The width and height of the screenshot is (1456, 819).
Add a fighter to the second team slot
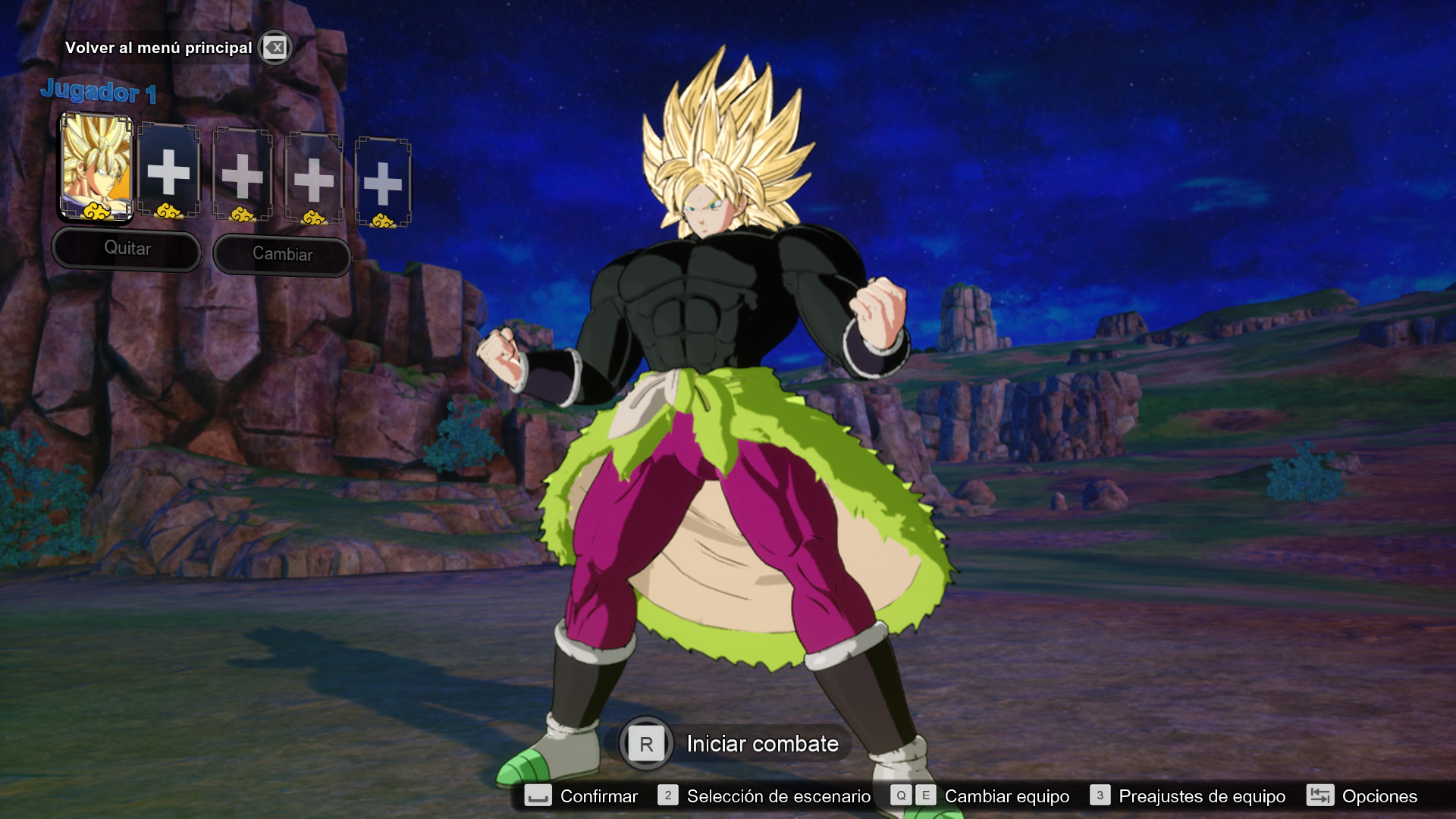(169, 173)
